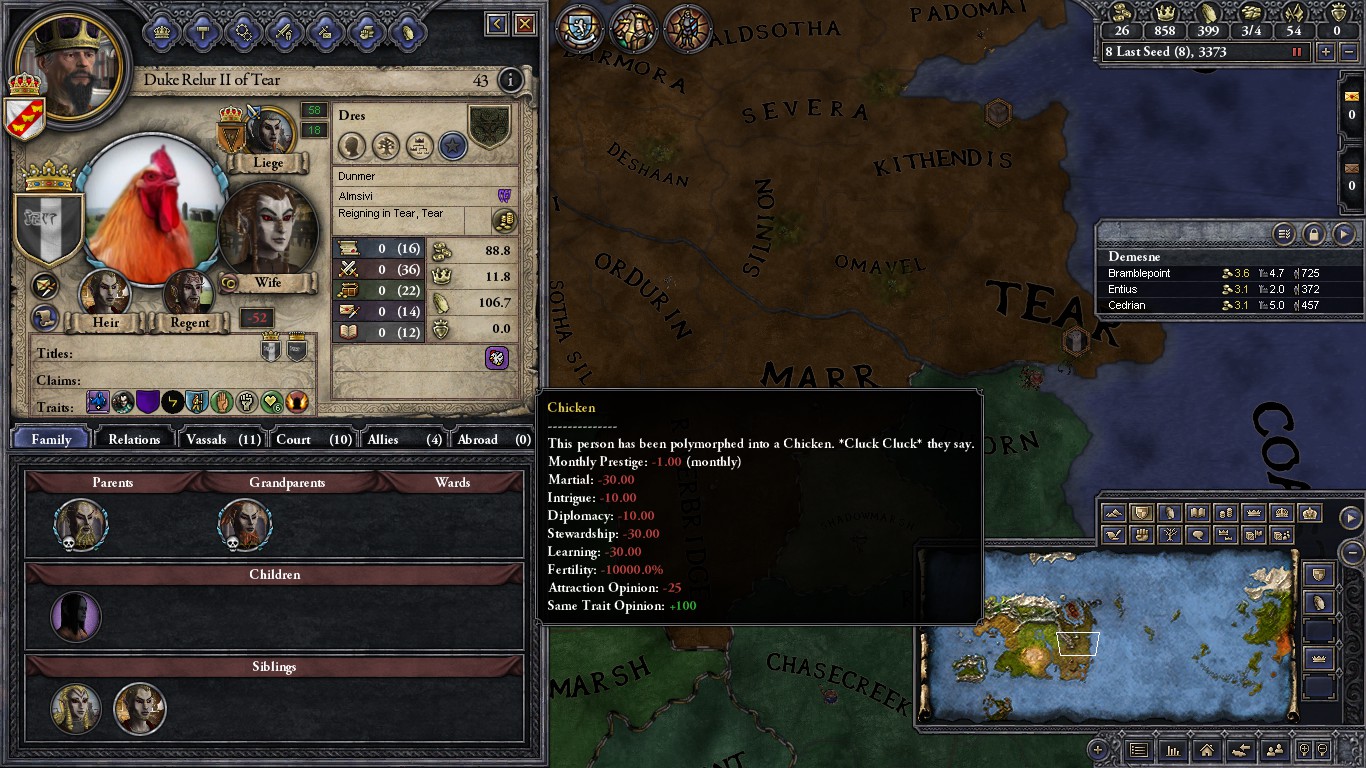Click the House Dres dynasty shield

489,128
